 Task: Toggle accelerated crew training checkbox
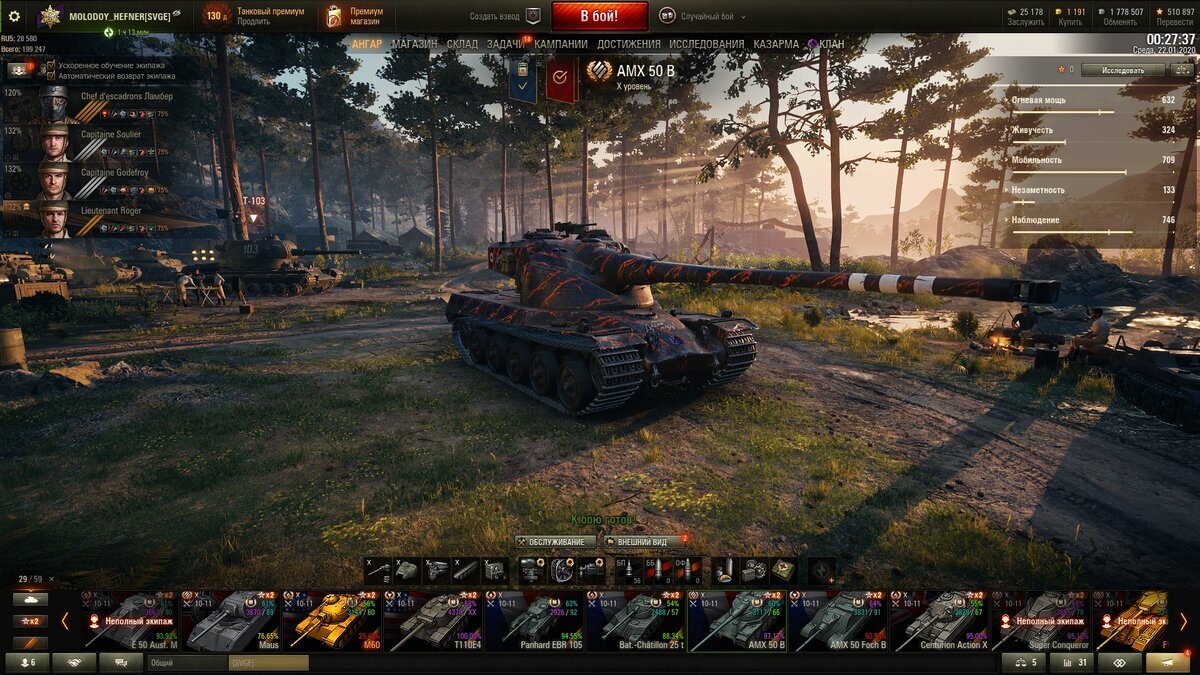(51, 65)
